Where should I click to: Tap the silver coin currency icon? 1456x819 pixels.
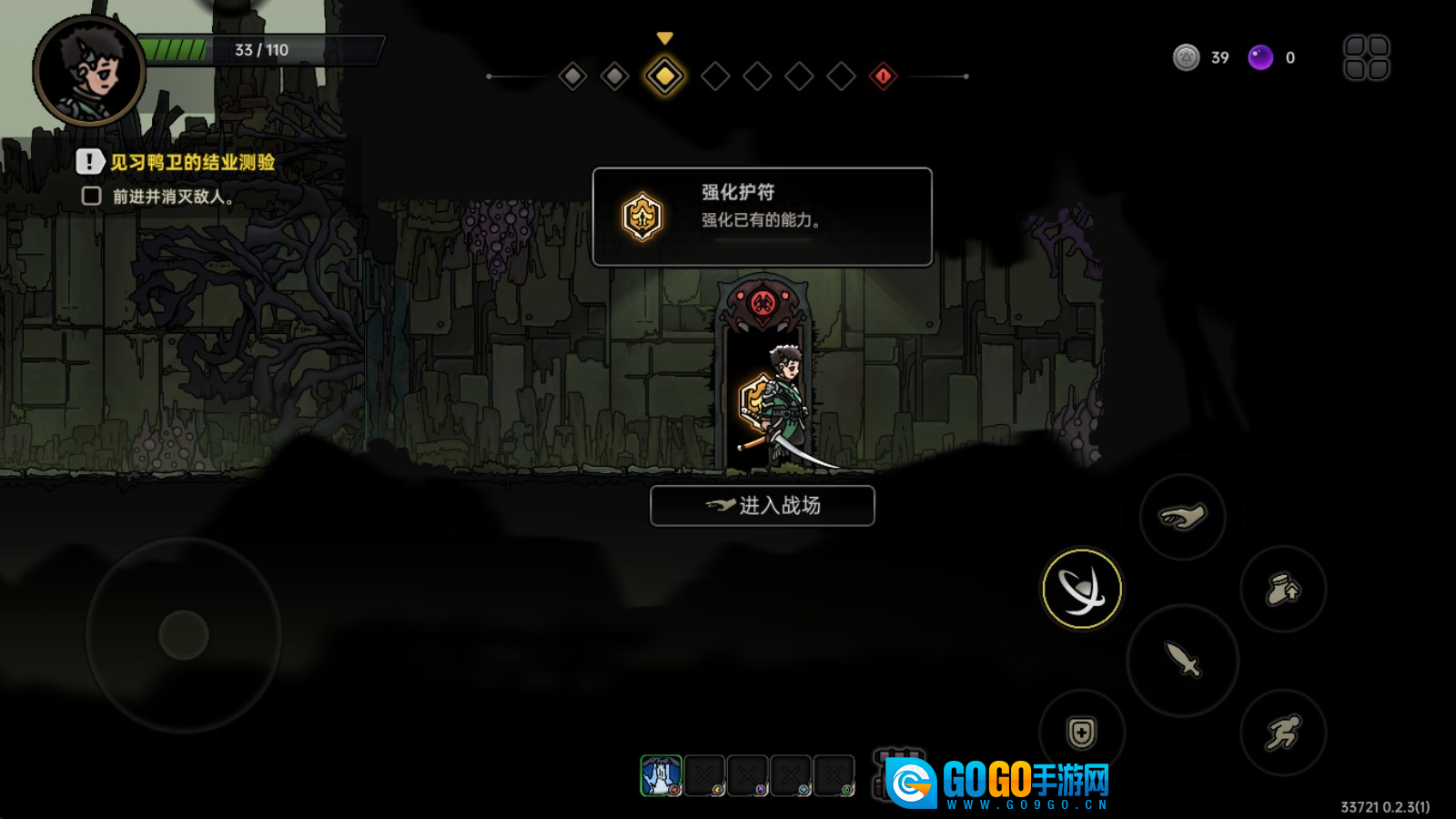coord(1186,57)
